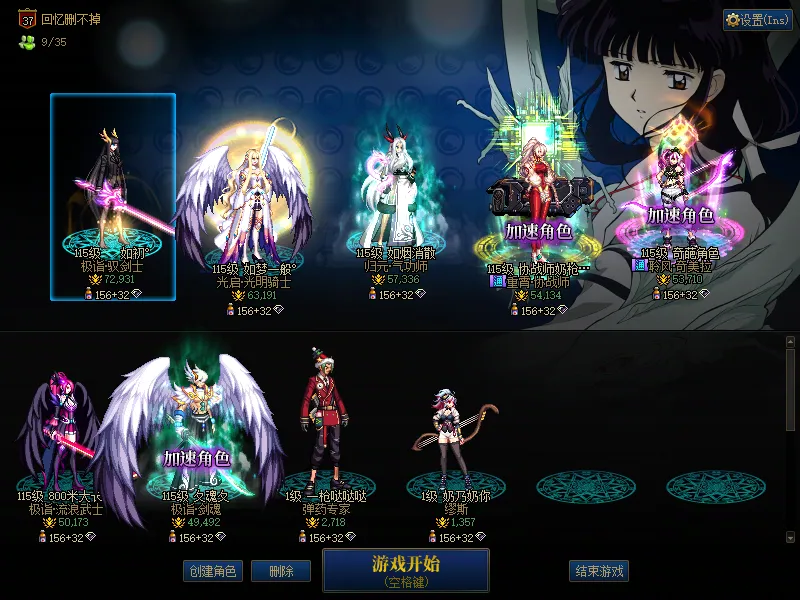This screenshot has height=600, width=800.
Task: Click the character list scrollbar down arrow
Action: (791, 537)
